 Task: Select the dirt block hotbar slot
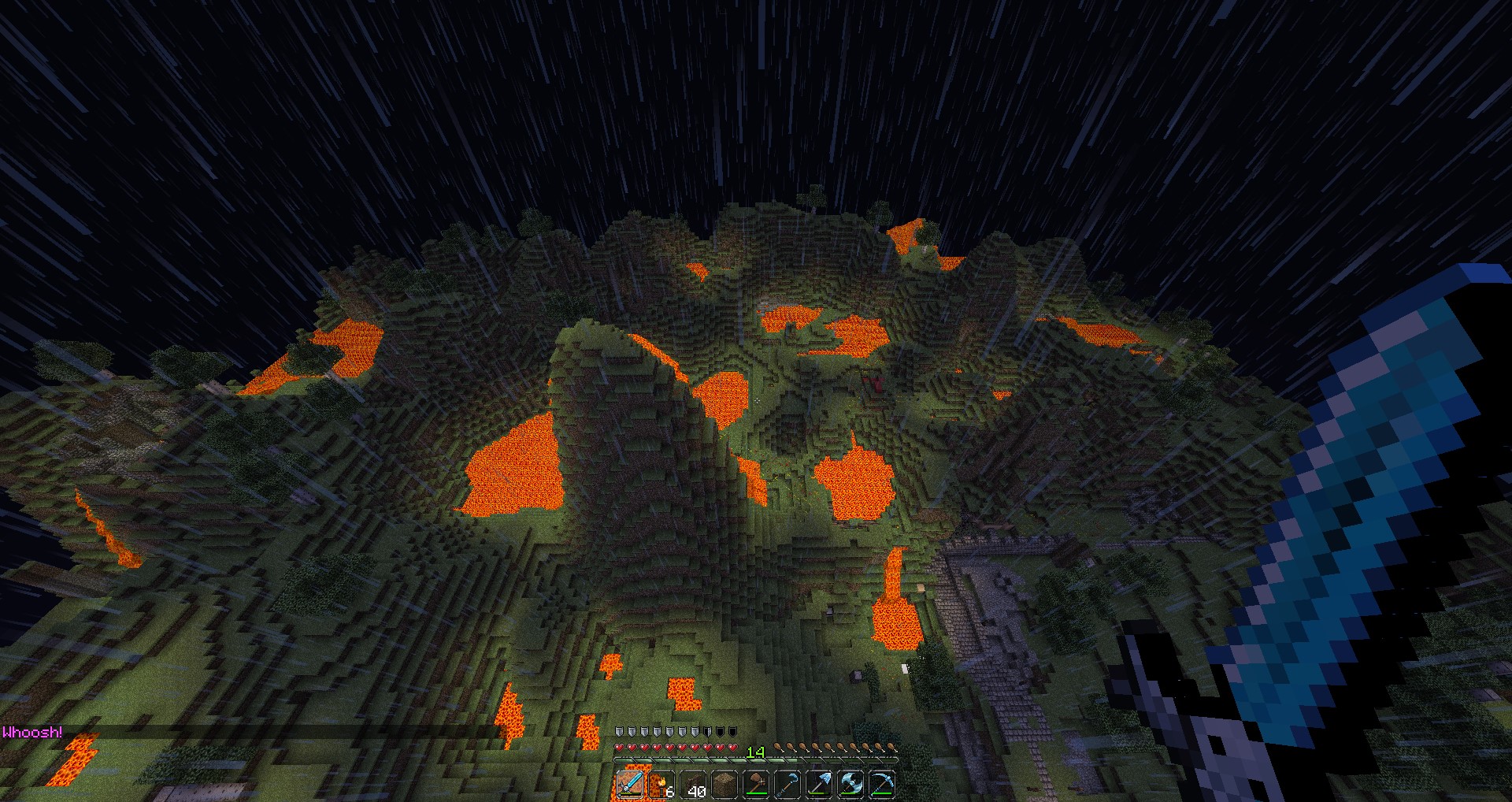(724, 785)
